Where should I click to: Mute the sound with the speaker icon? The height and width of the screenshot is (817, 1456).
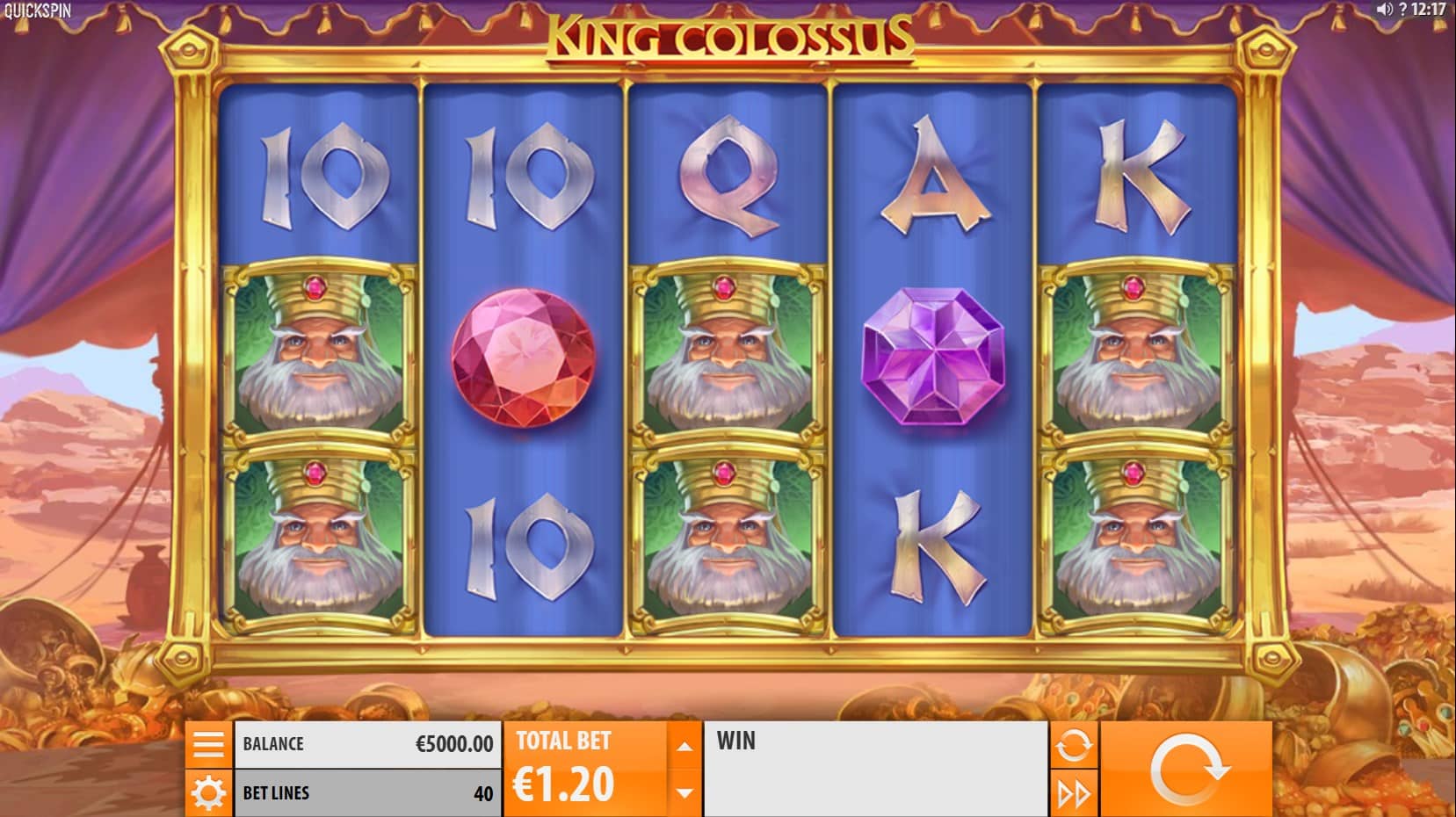tap(1384, 10)
